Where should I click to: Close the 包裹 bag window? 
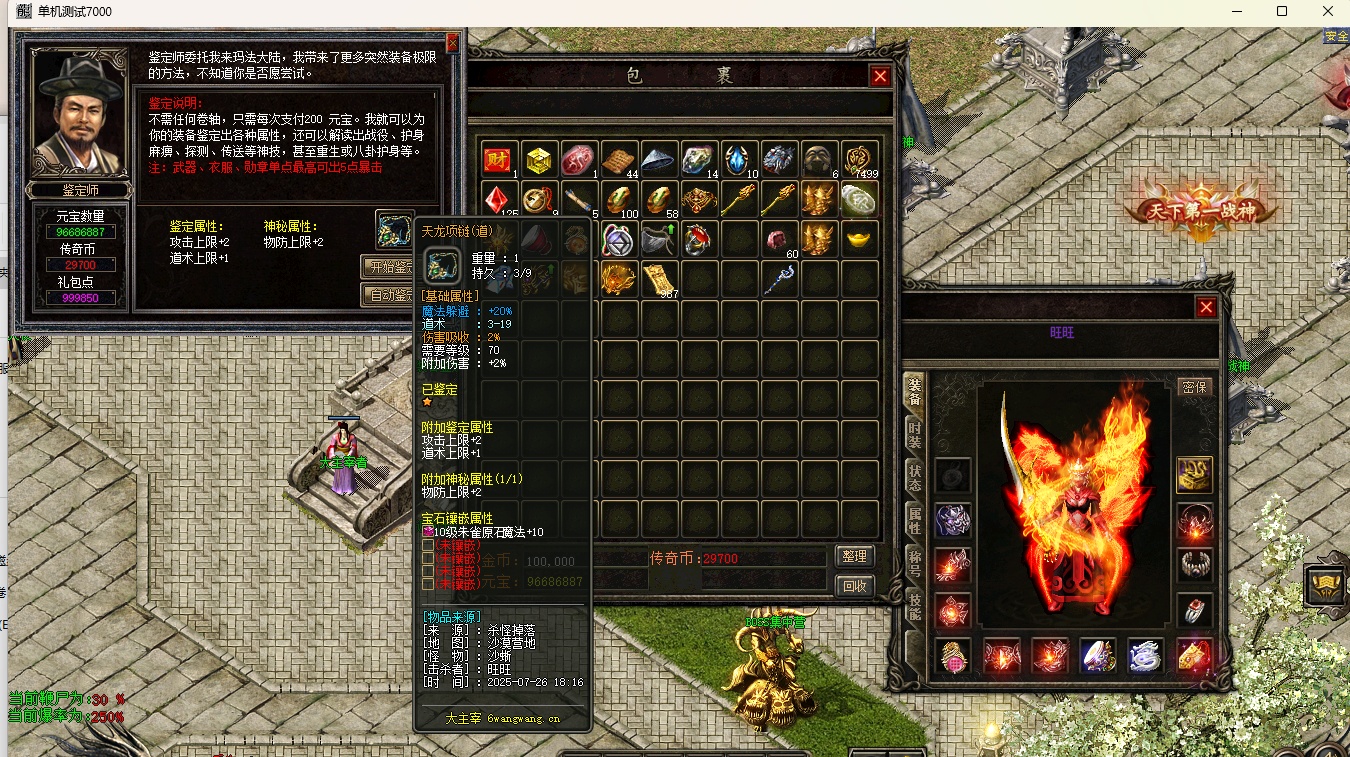point(880,76)
